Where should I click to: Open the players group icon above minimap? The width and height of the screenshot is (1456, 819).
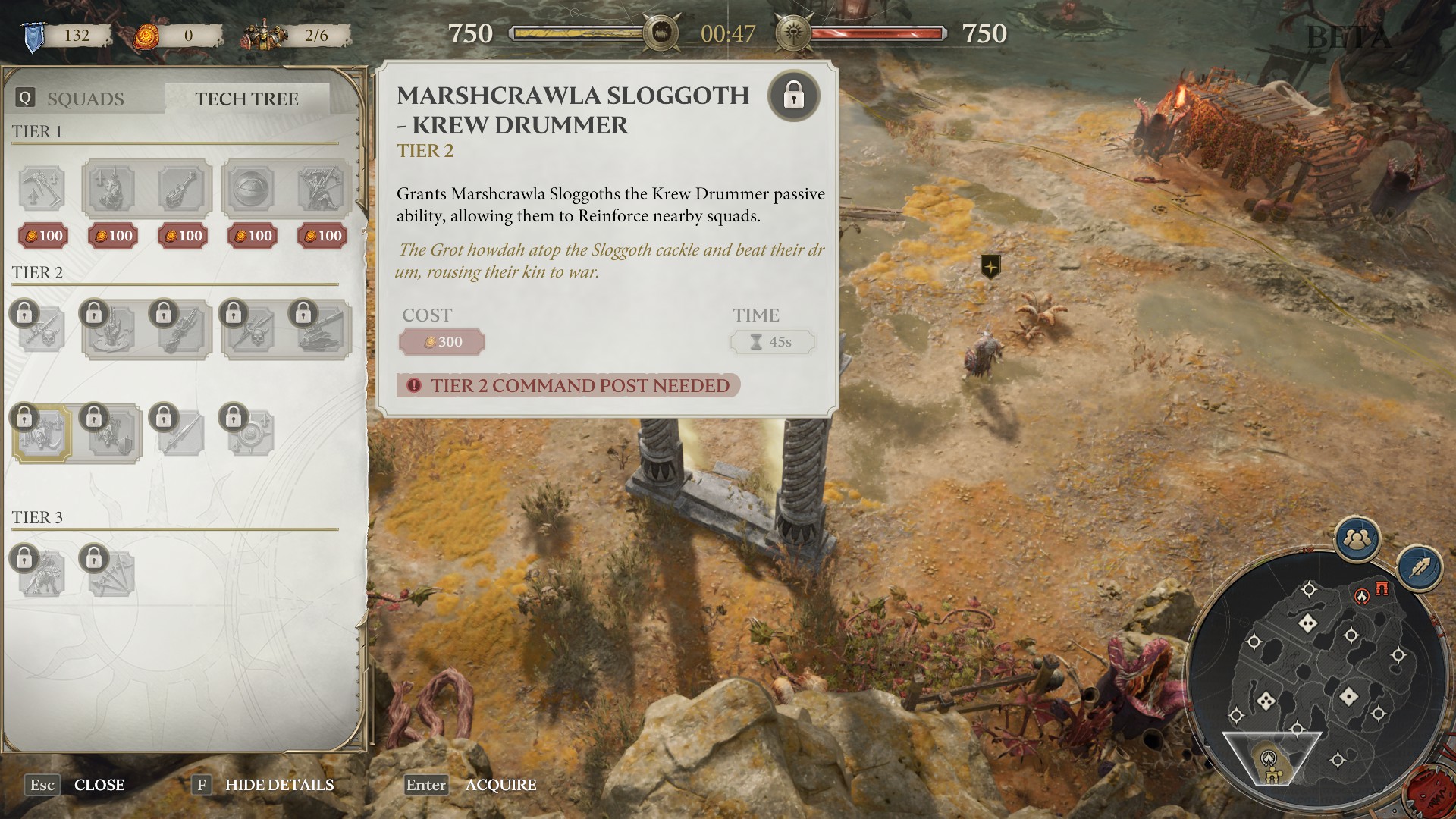click(1357, 539)
